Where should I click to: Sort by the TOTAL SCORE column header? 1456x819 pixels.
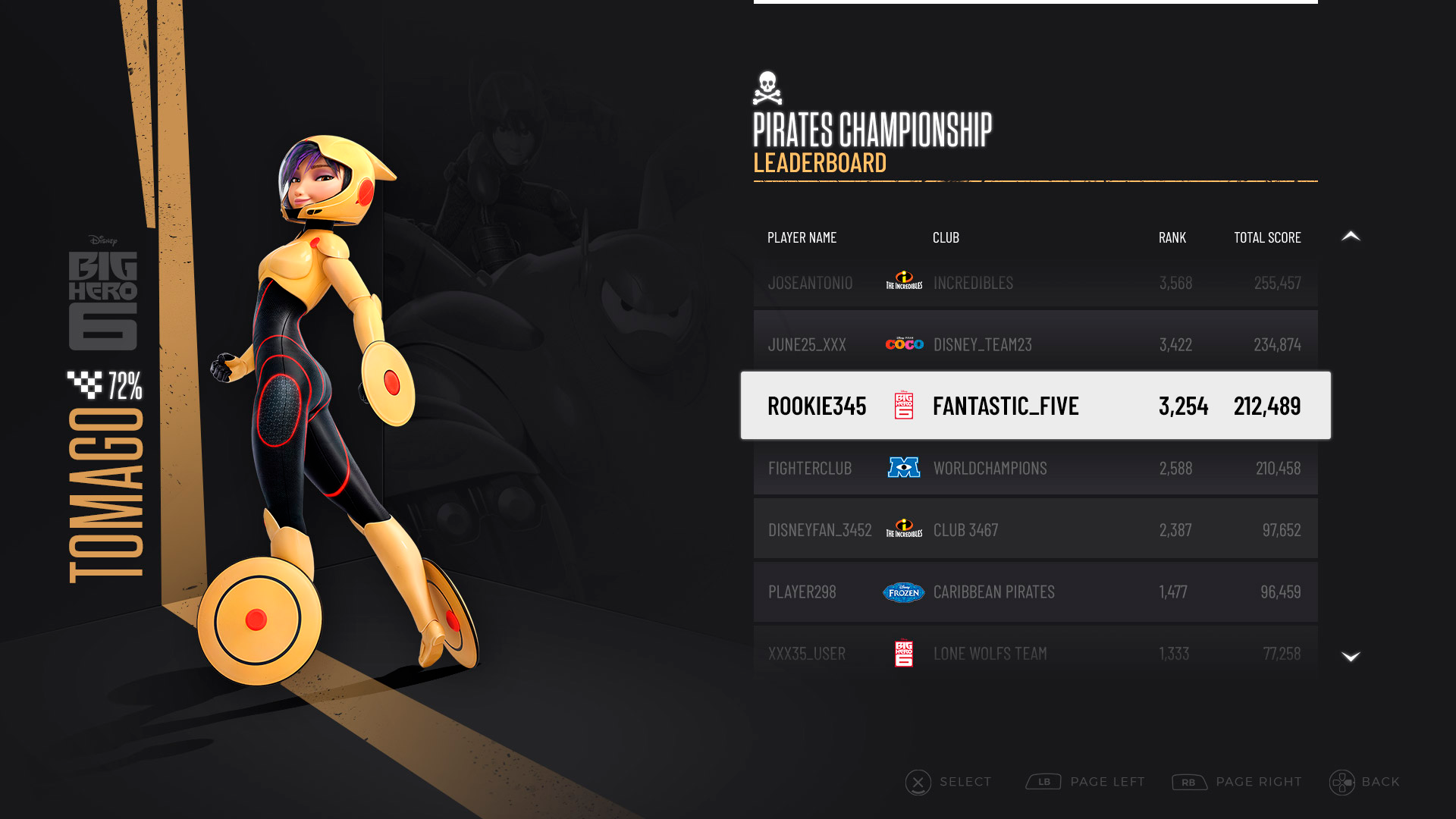1267,237
